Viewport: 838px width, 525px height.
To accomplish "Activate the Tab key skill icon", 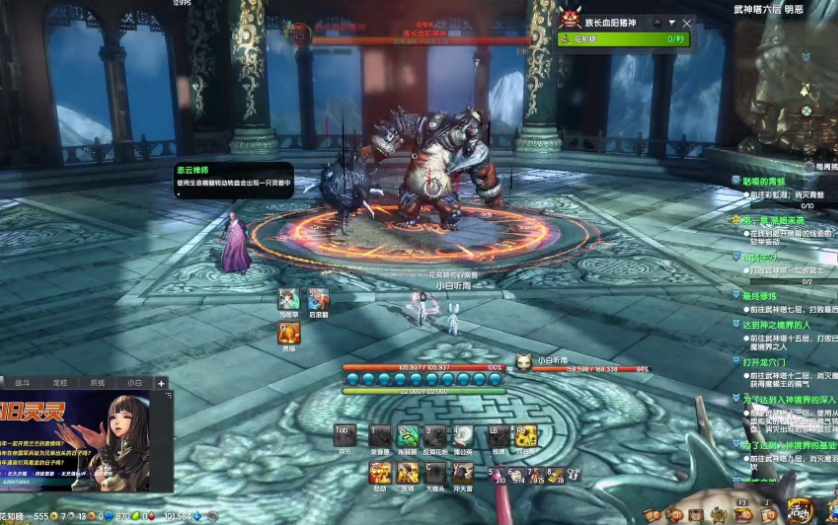I will click(x=346, y=436).
